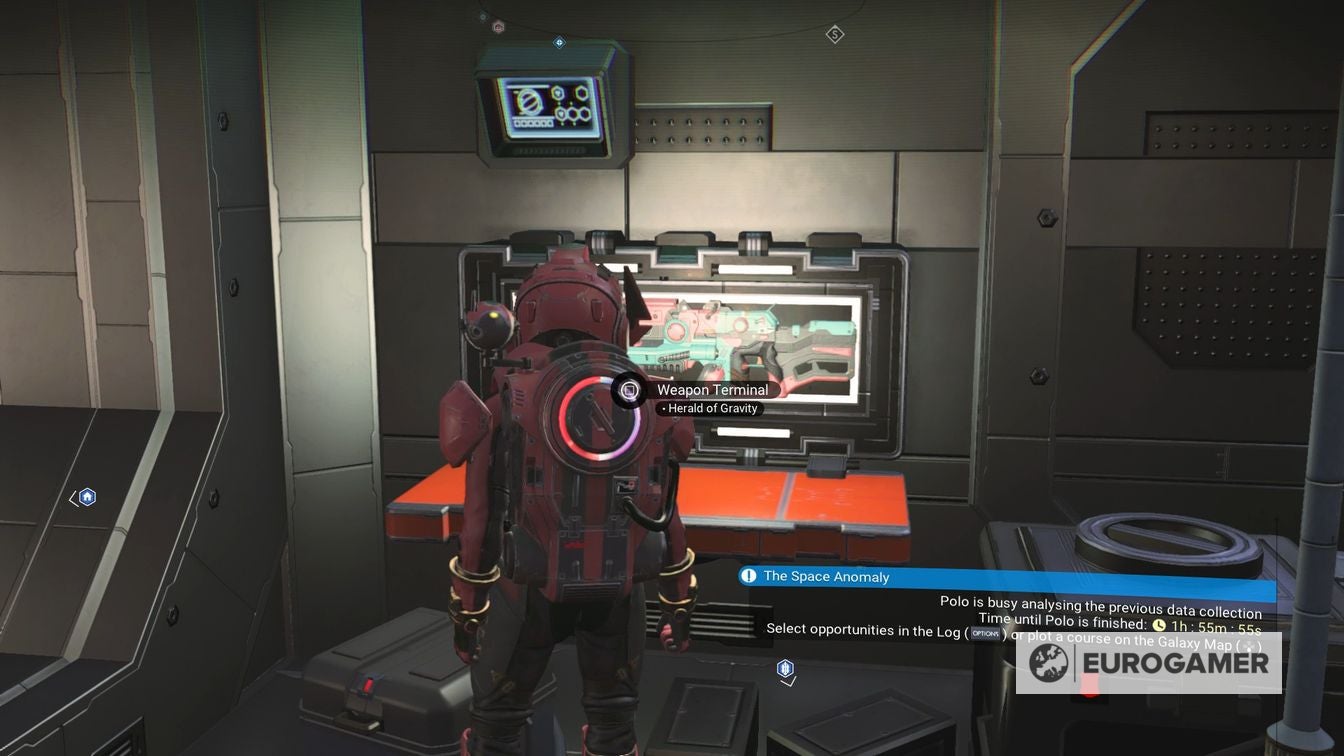Click the controller button icon after Galaxy Map
Viewport: 1344px width, 756px height.
click(x=1249, y=645)
